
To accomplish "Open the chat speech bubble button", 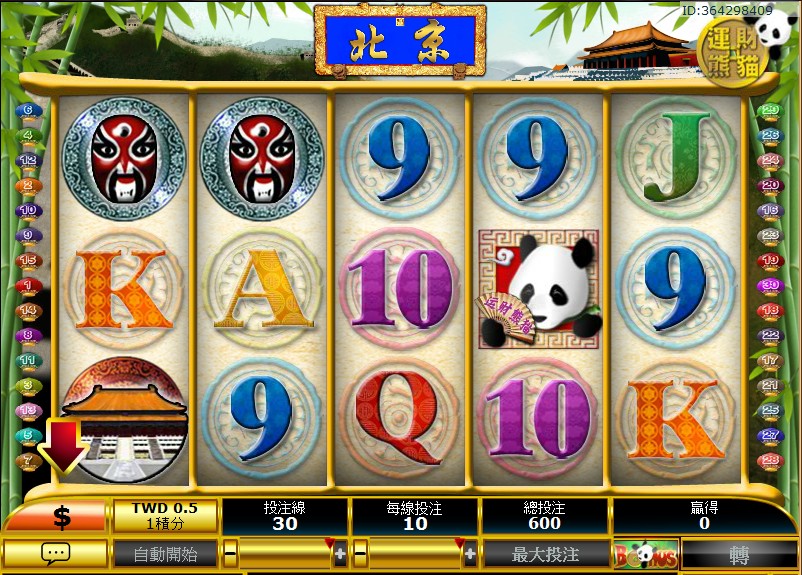I will coord(55,553).
